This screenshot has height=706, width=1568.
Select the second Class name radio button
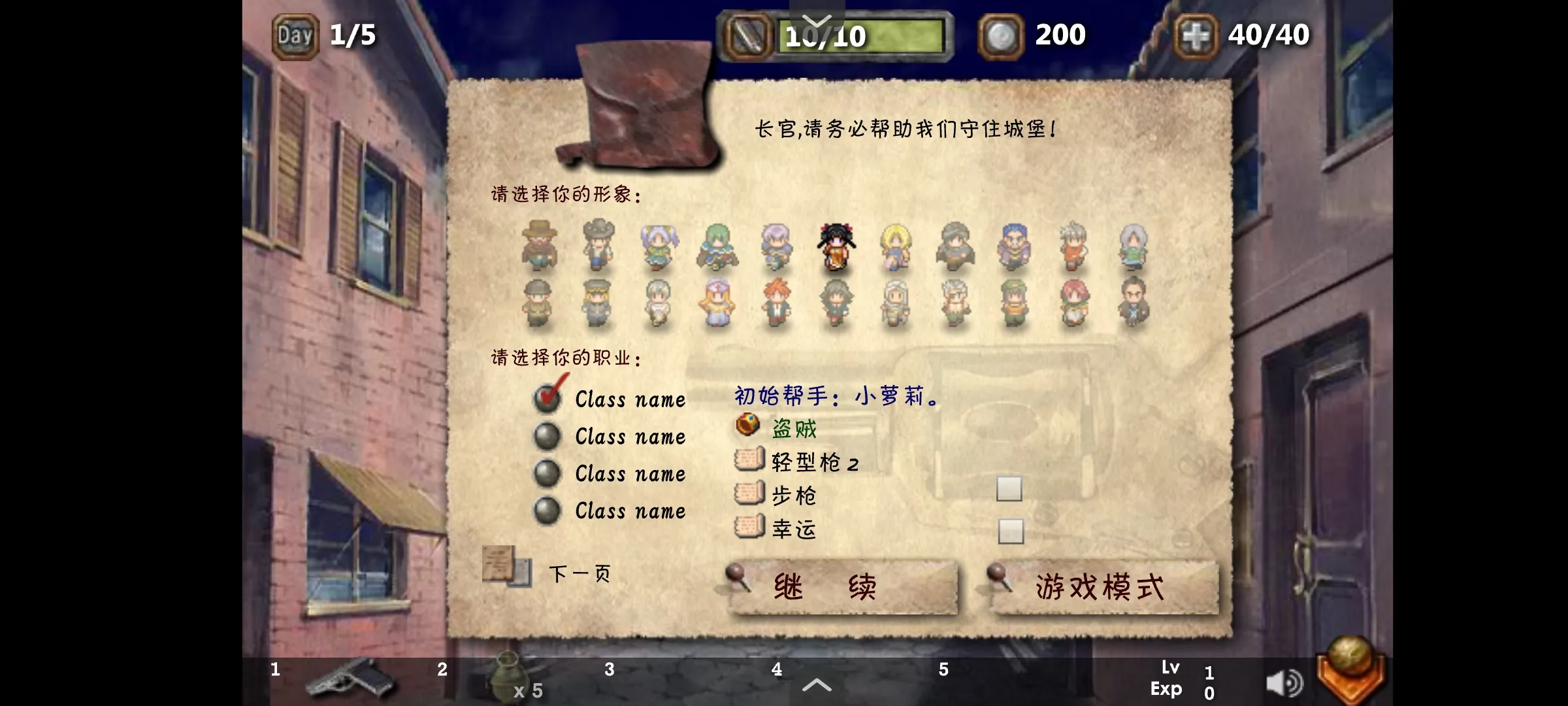pyautogui.click(x=547, y=437)
